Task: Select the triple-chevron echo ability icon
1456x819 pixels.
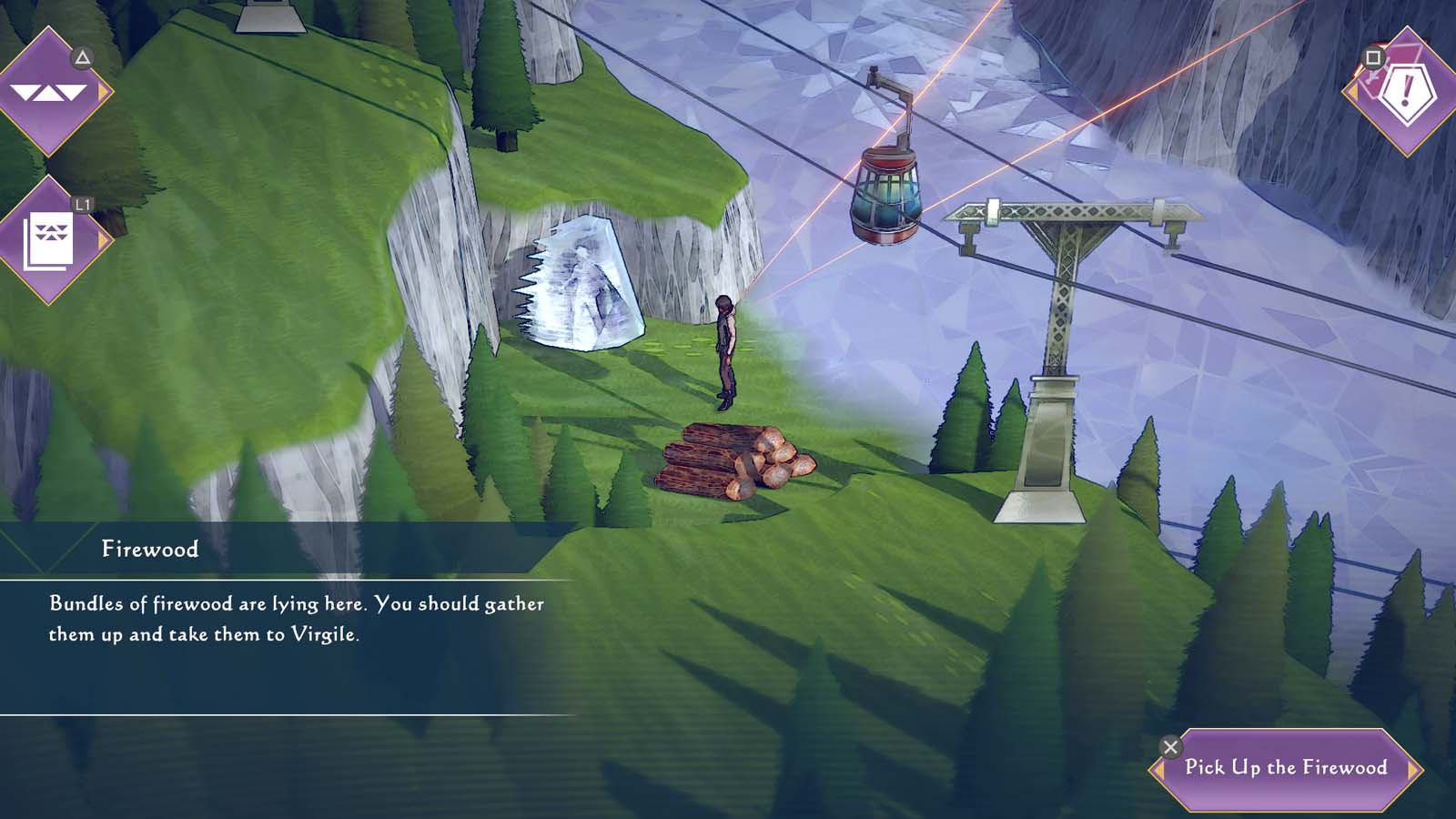Action: point(50,91)
